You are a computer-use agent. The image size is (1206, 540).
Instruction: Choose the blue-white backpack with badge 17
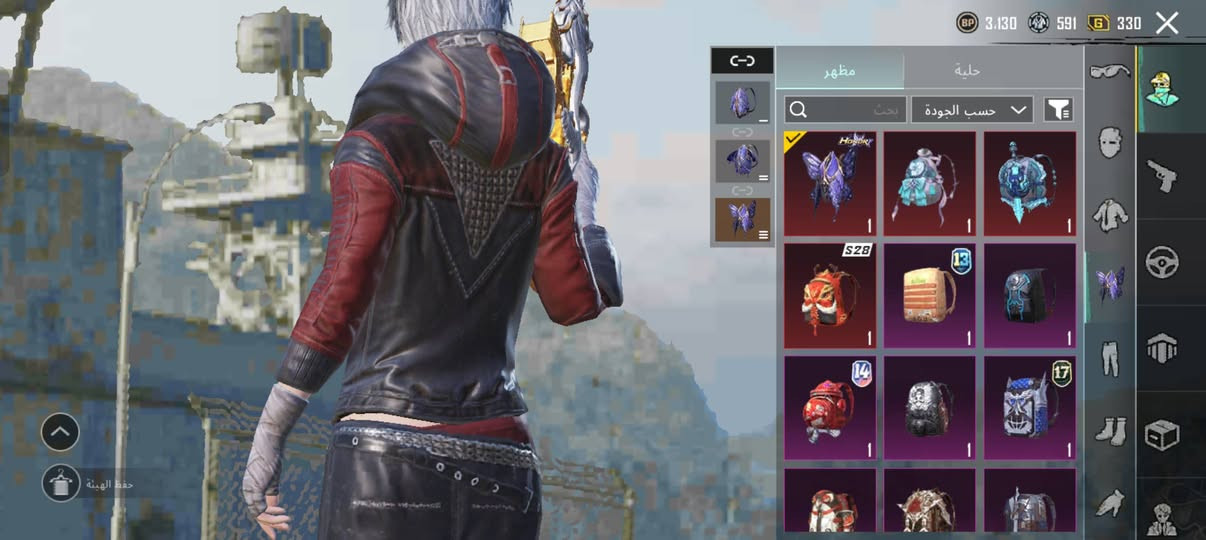click(x=1030, y=408)
